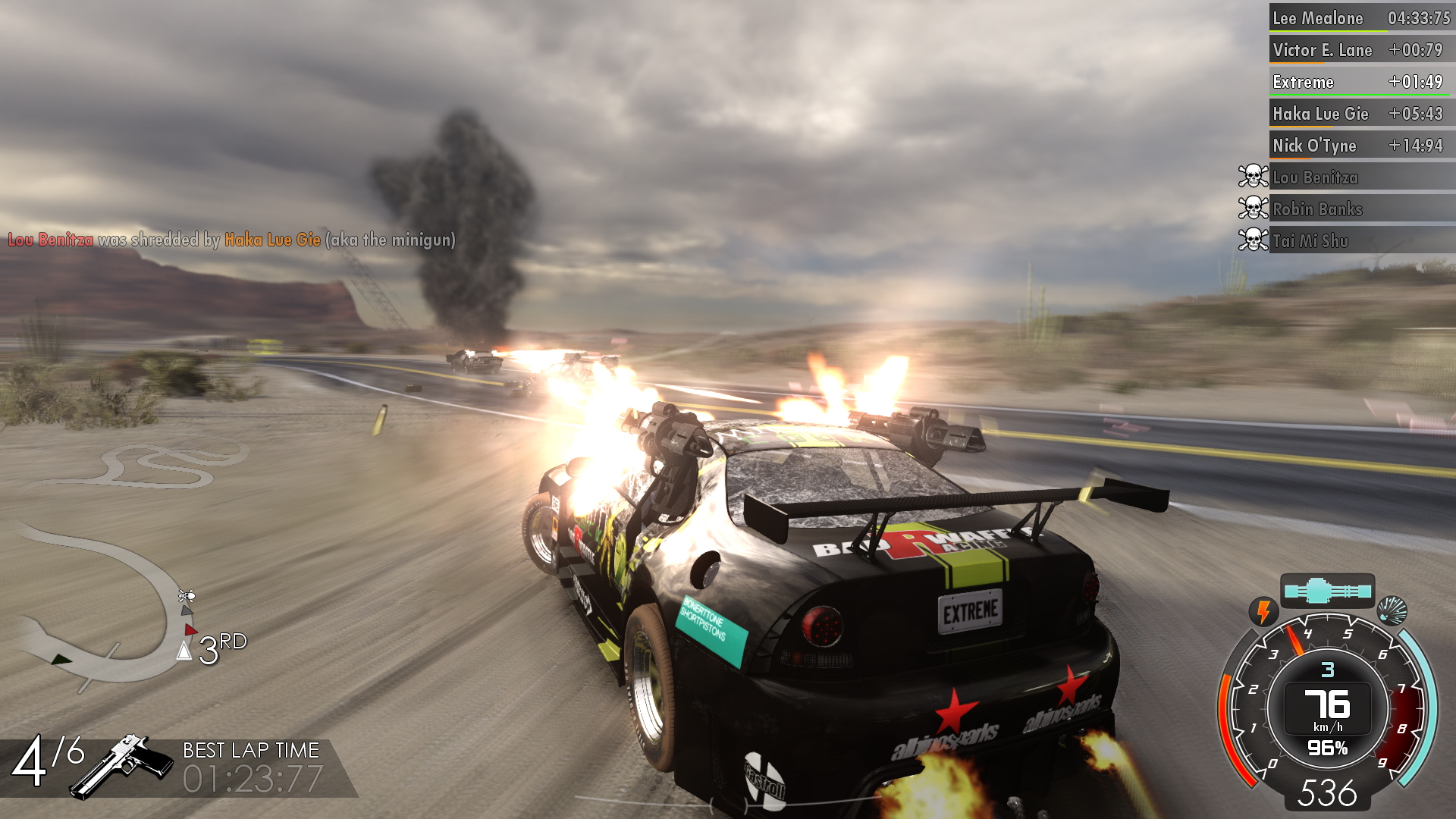Viewport: 1456px width, 819px height.
Task: Click the skull icon next to Lou Benitza
Action: (x=1254, y=177)
